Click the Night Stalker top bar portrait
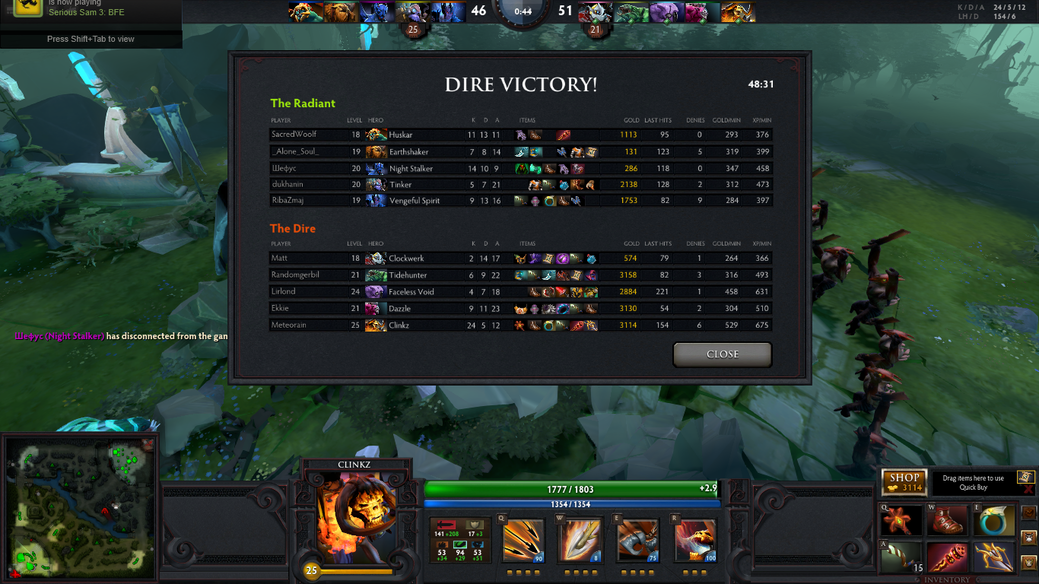The width and height of the screenshot is (1039, 584). pos(375,12)
